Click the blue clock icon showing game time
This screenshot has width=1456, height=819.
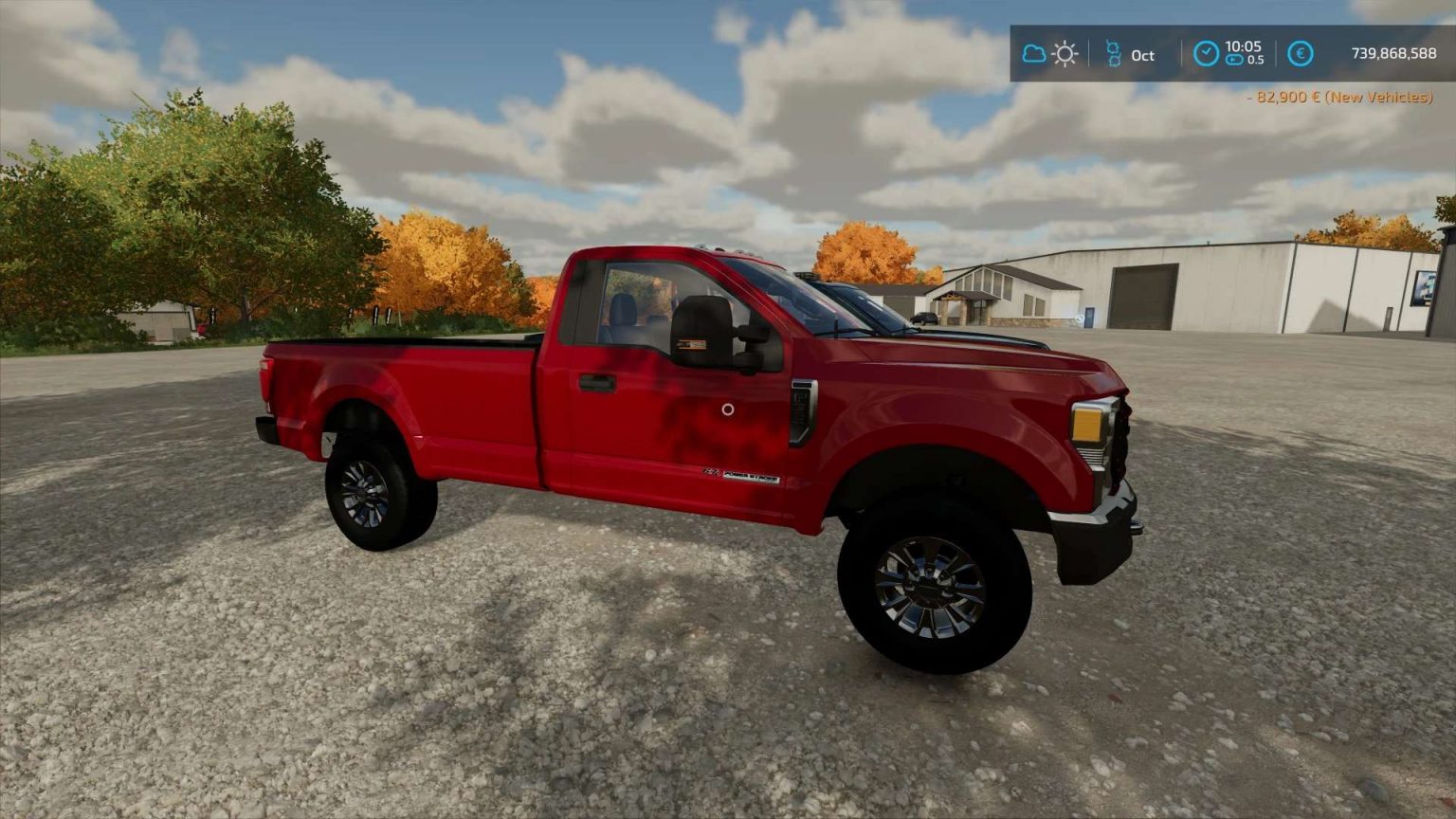pyautogui.click(x=1206, y=54)
